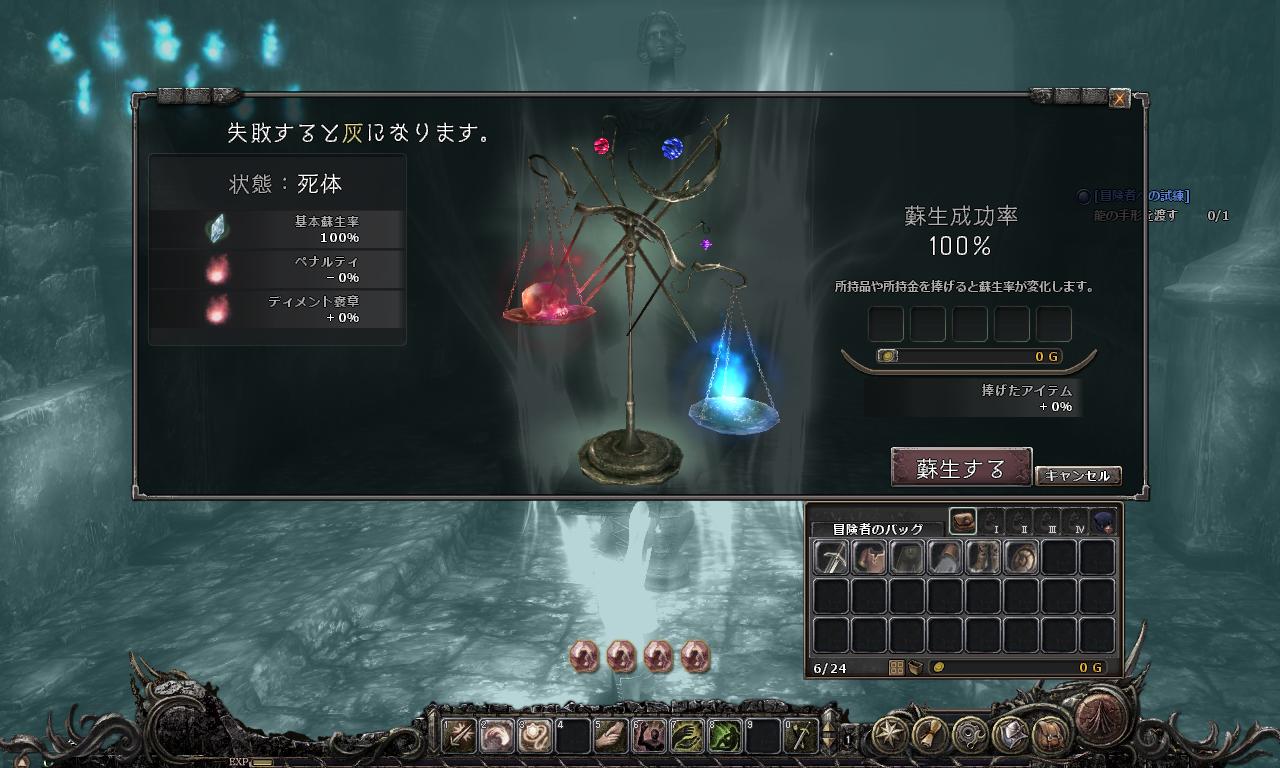Click the backpack icon above the inventory tabs
The image size is (1280, 768).
(963, 520)
